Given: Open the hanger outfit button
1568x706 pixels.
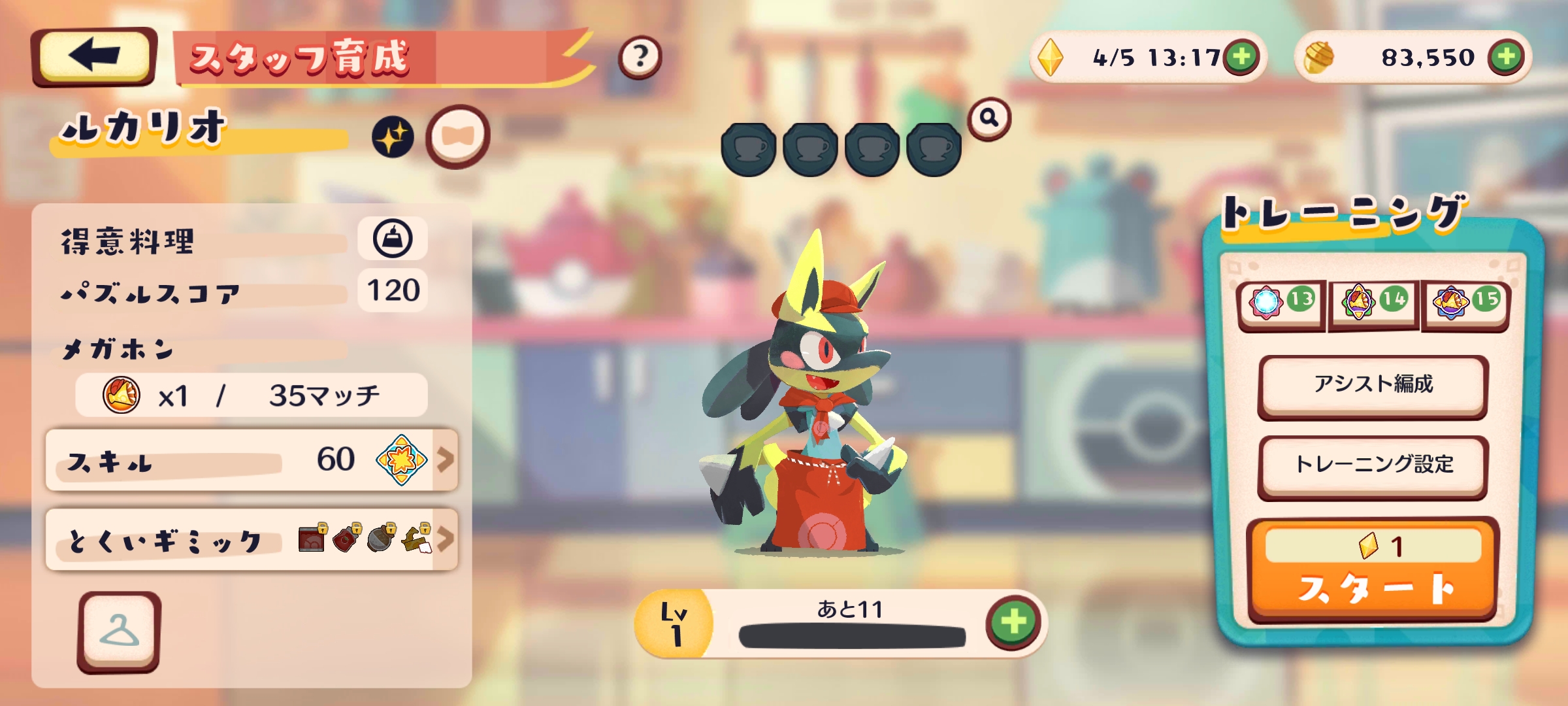Looking at the screenshot, I should point(119,631).
